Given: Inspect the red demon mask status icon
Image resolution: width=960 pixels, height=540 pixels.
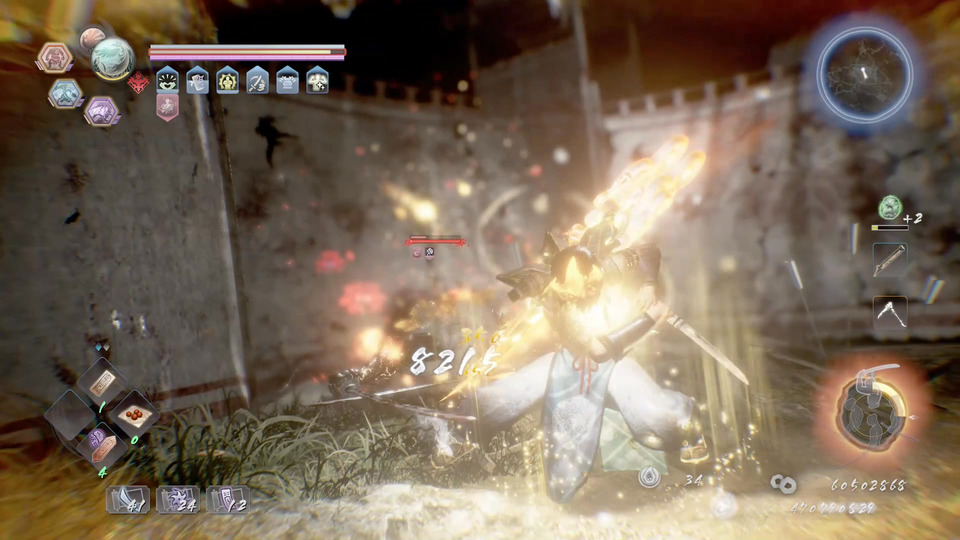Looking at the screenshot, I should click(137, 82).
